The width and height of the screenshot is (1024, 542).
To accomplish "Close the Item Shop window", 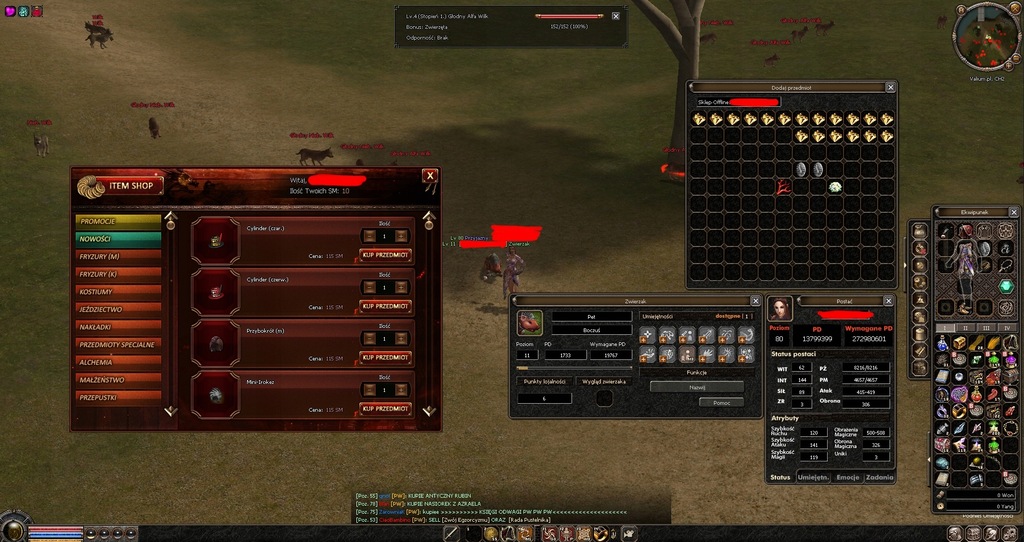I will coord(430,176).
